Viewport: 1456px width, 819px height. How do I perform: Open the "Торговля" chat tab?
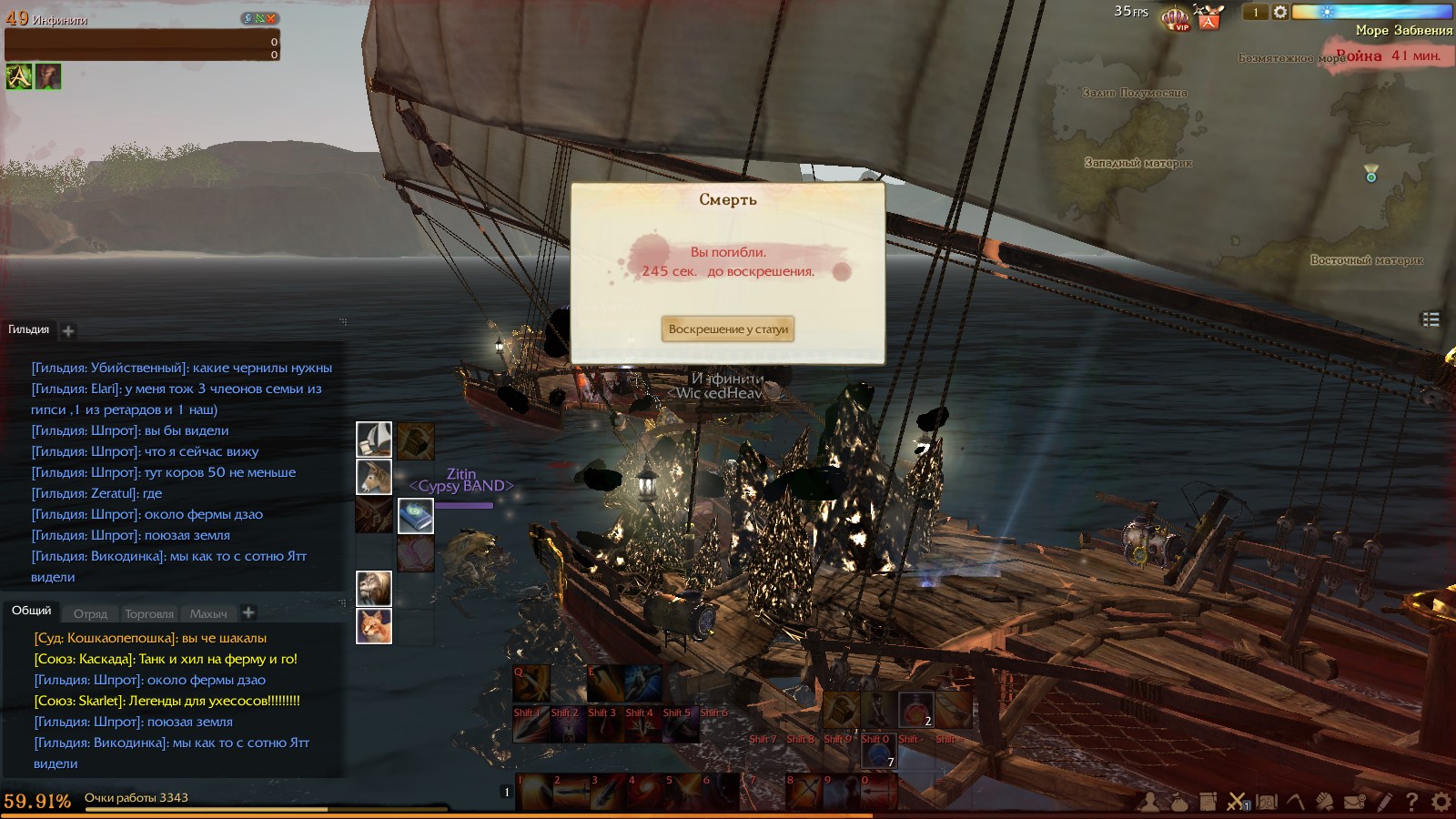coord(149,613)
